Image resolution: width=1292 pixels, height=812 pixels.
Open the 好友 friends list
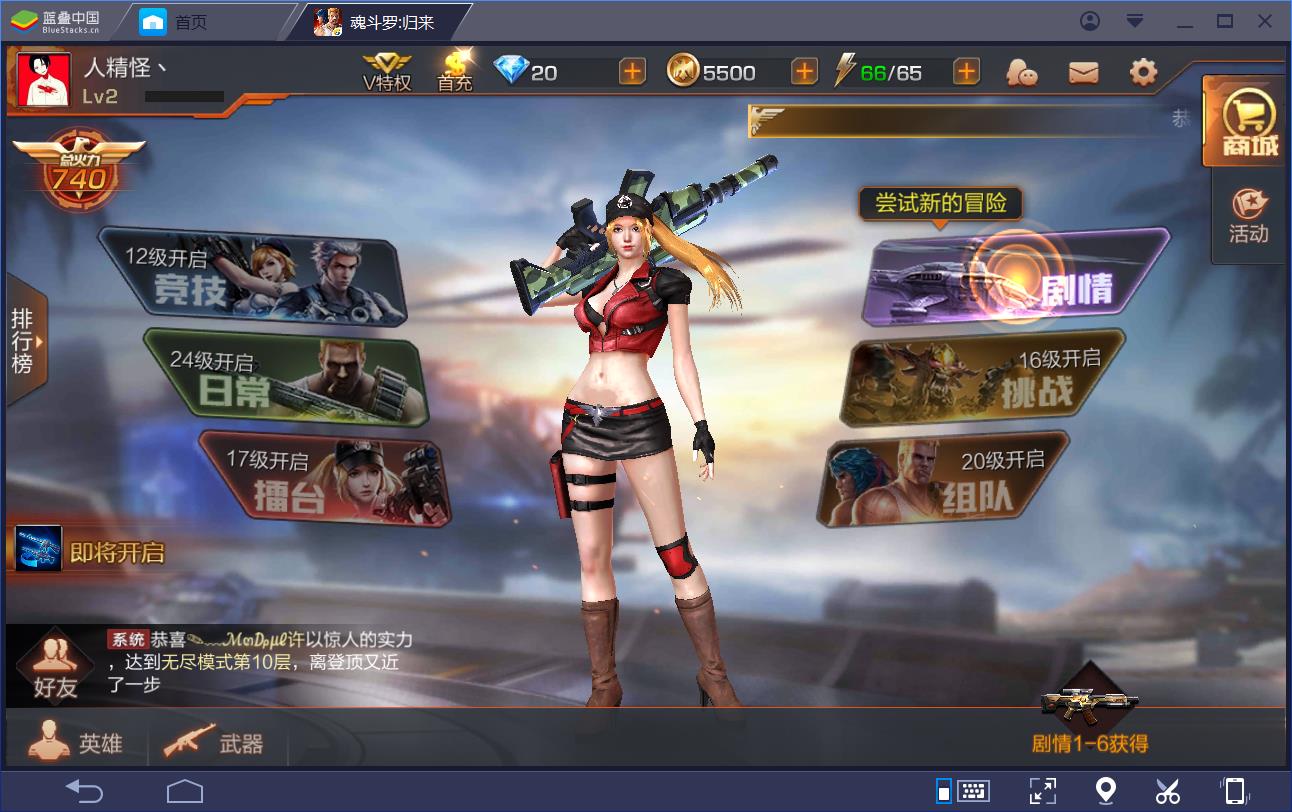click(x=55, y=667)
